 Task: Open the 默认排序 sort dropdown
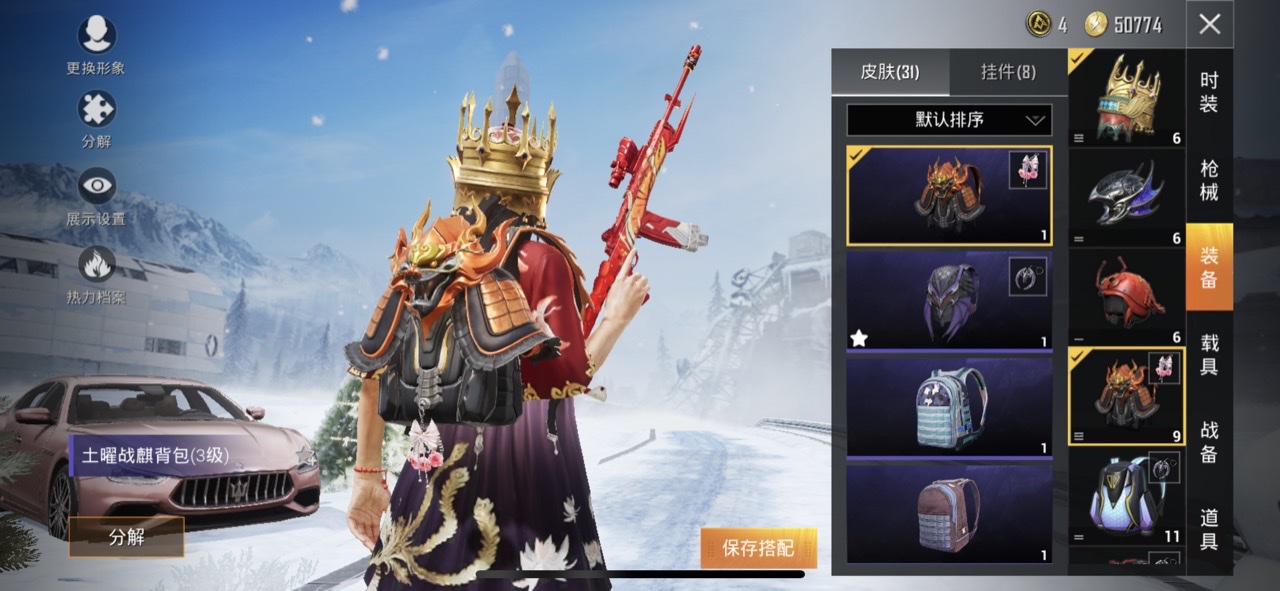pyautogui.click(x=949, y=120)
